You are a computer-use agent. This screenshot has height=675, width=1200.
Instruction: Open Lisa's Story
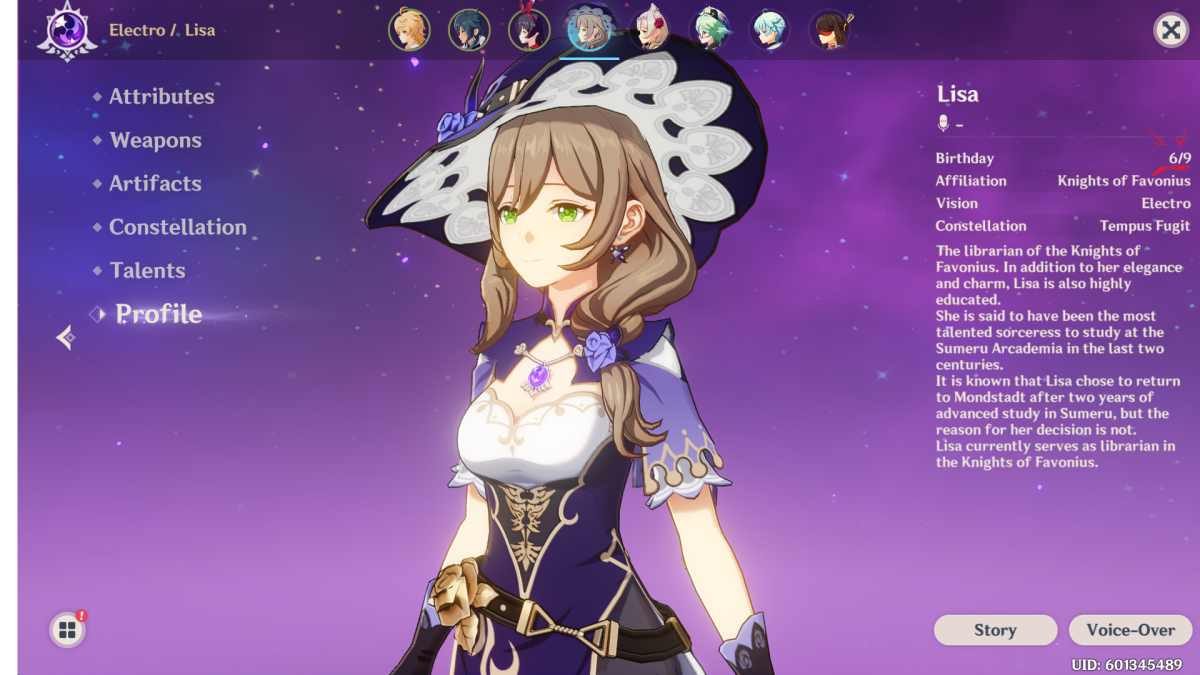[995, 630]
